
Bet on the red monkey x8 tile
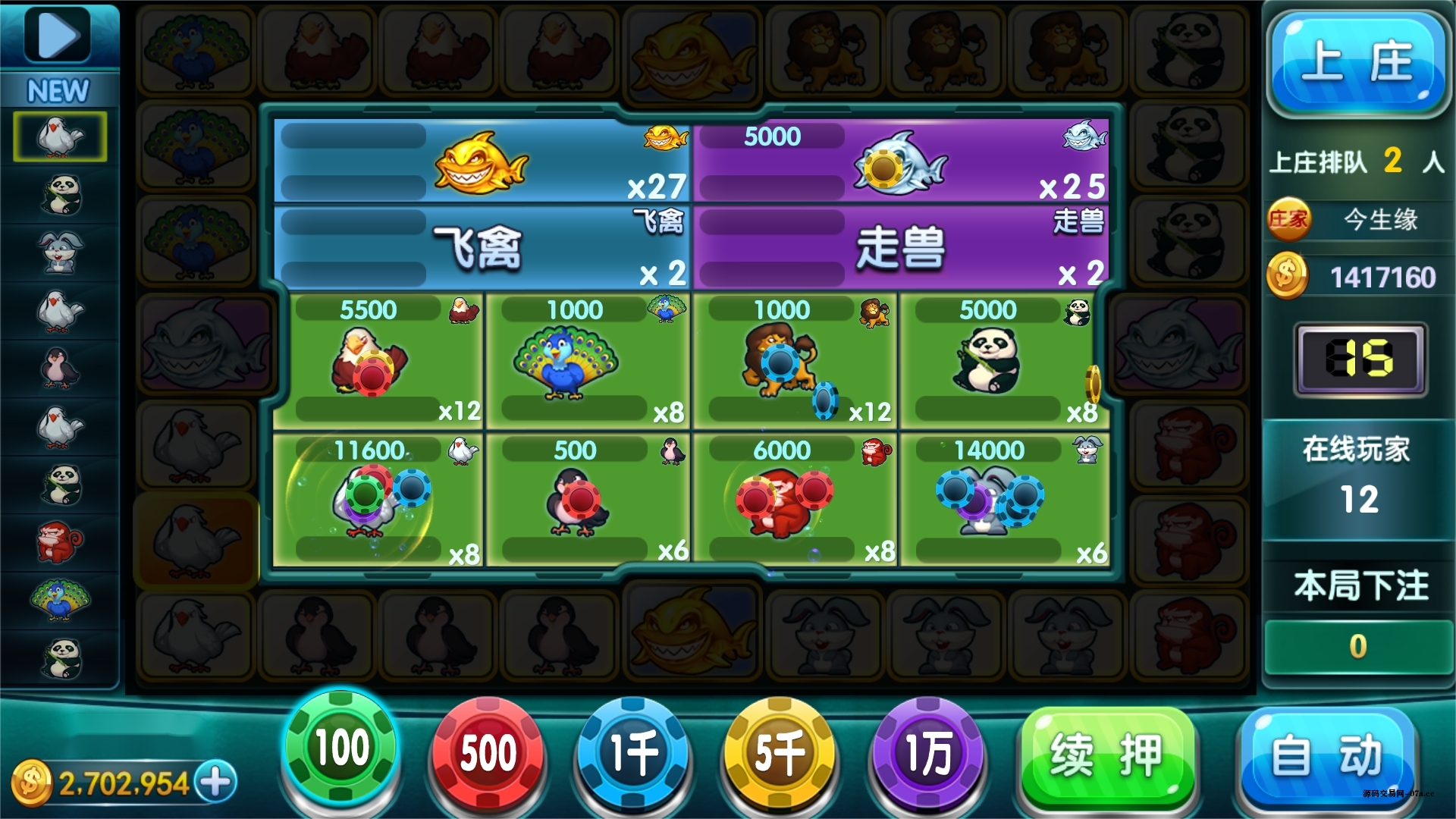pos(794,500)
